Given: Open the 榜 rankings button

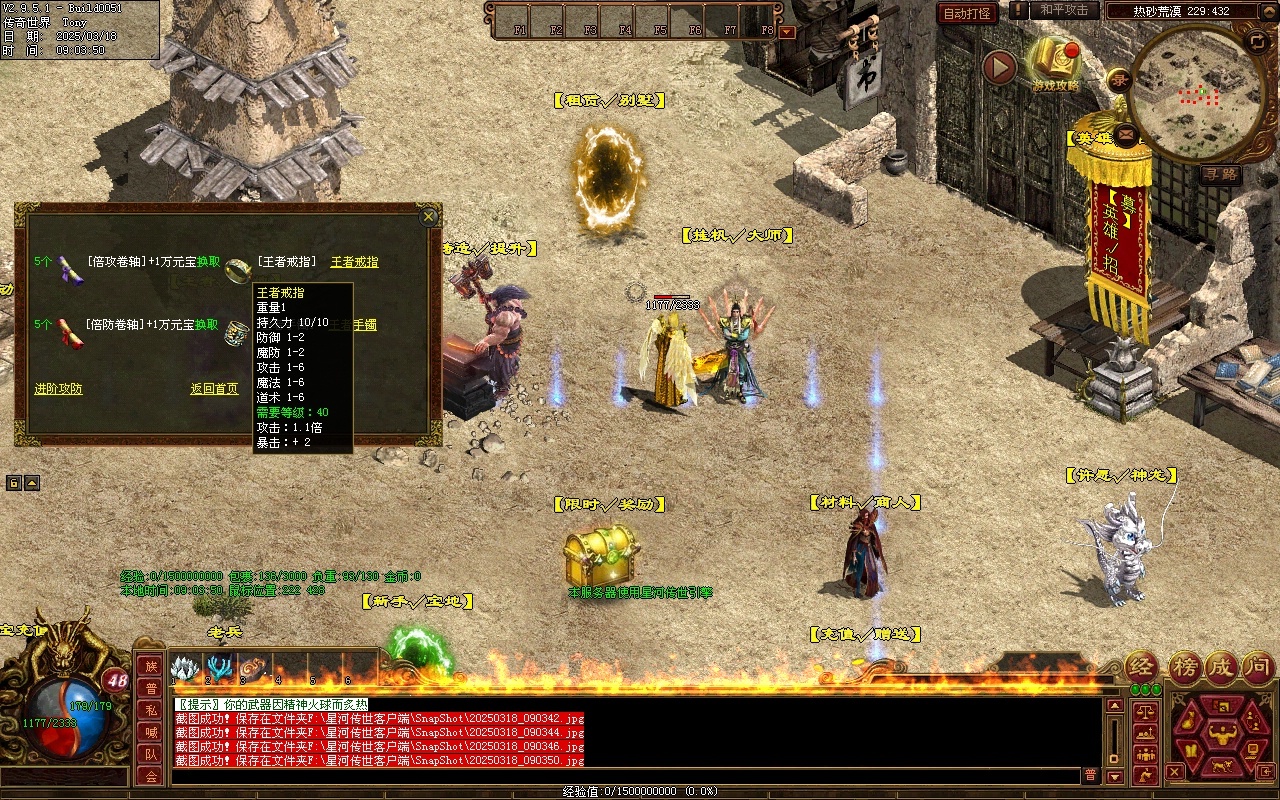Looking at the screenshot, I should coord(1185,668).
